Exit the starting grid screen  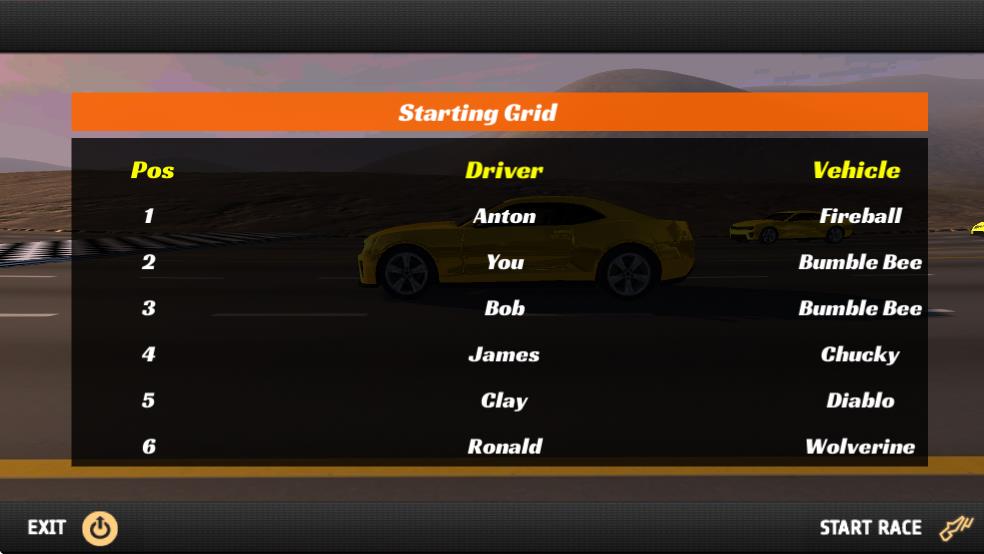click(72, 528)
